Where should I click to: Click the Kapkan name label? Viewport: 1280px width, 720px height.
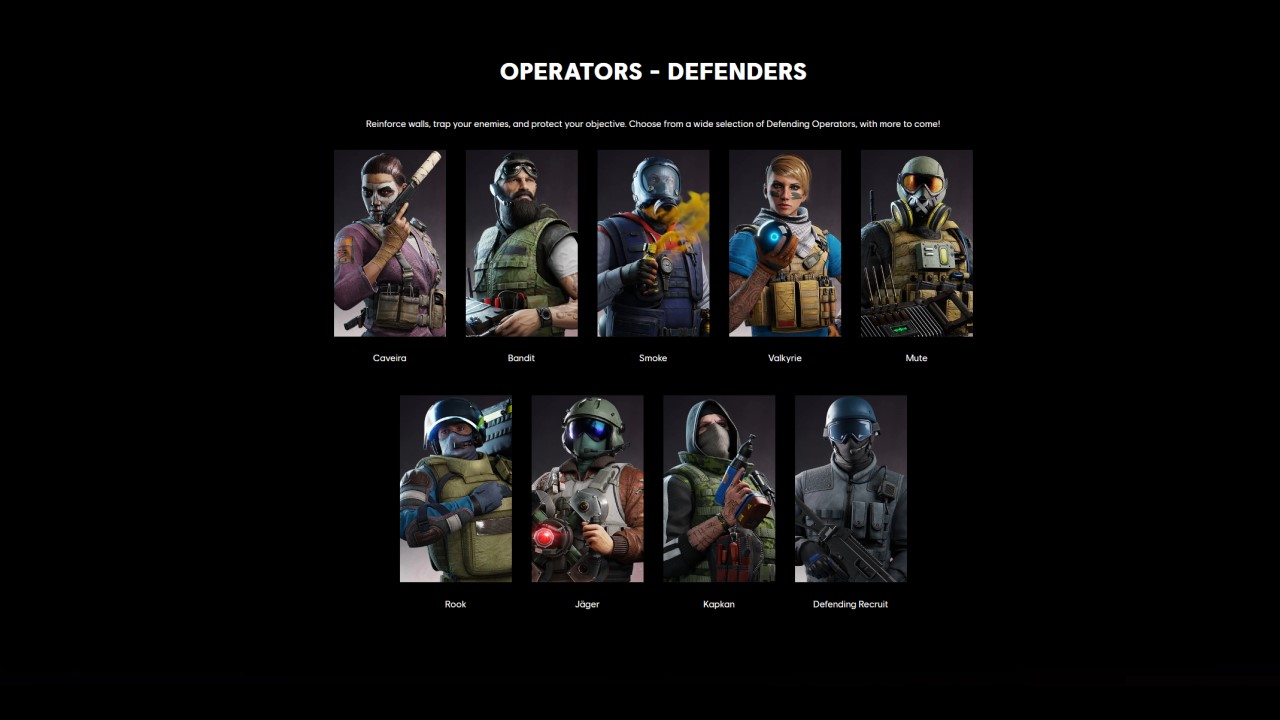click(x=719, y=604)
